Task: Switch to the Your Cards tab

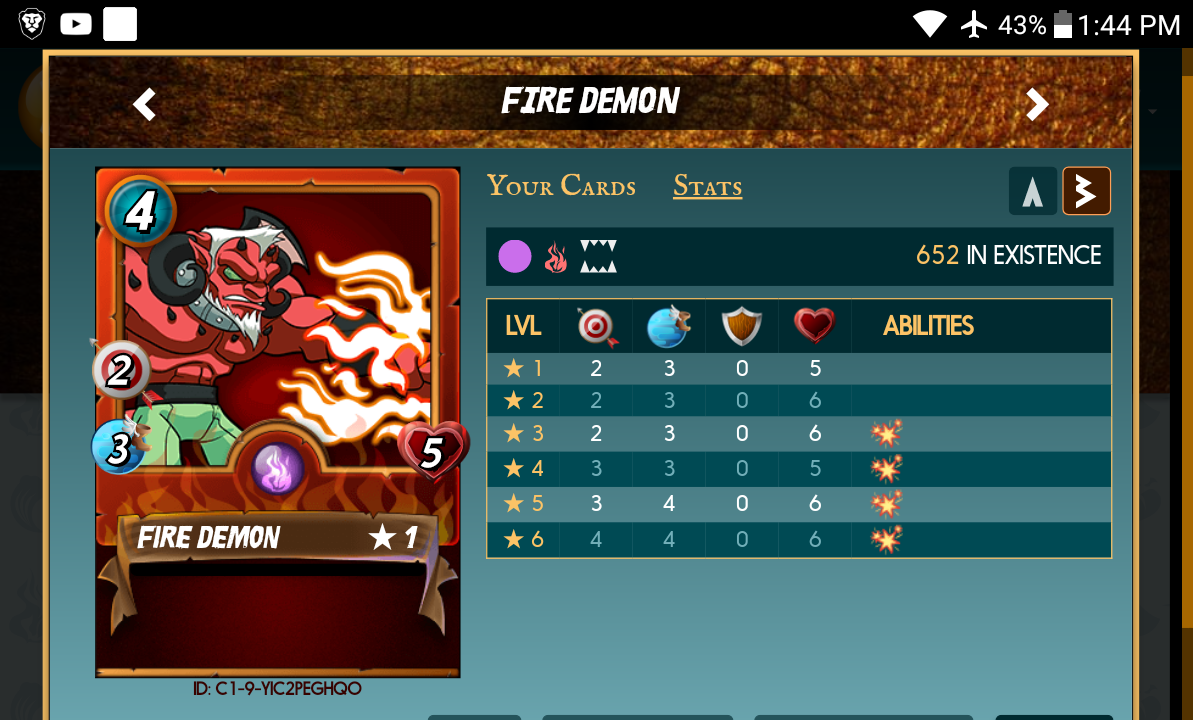Action: point(561,186)
